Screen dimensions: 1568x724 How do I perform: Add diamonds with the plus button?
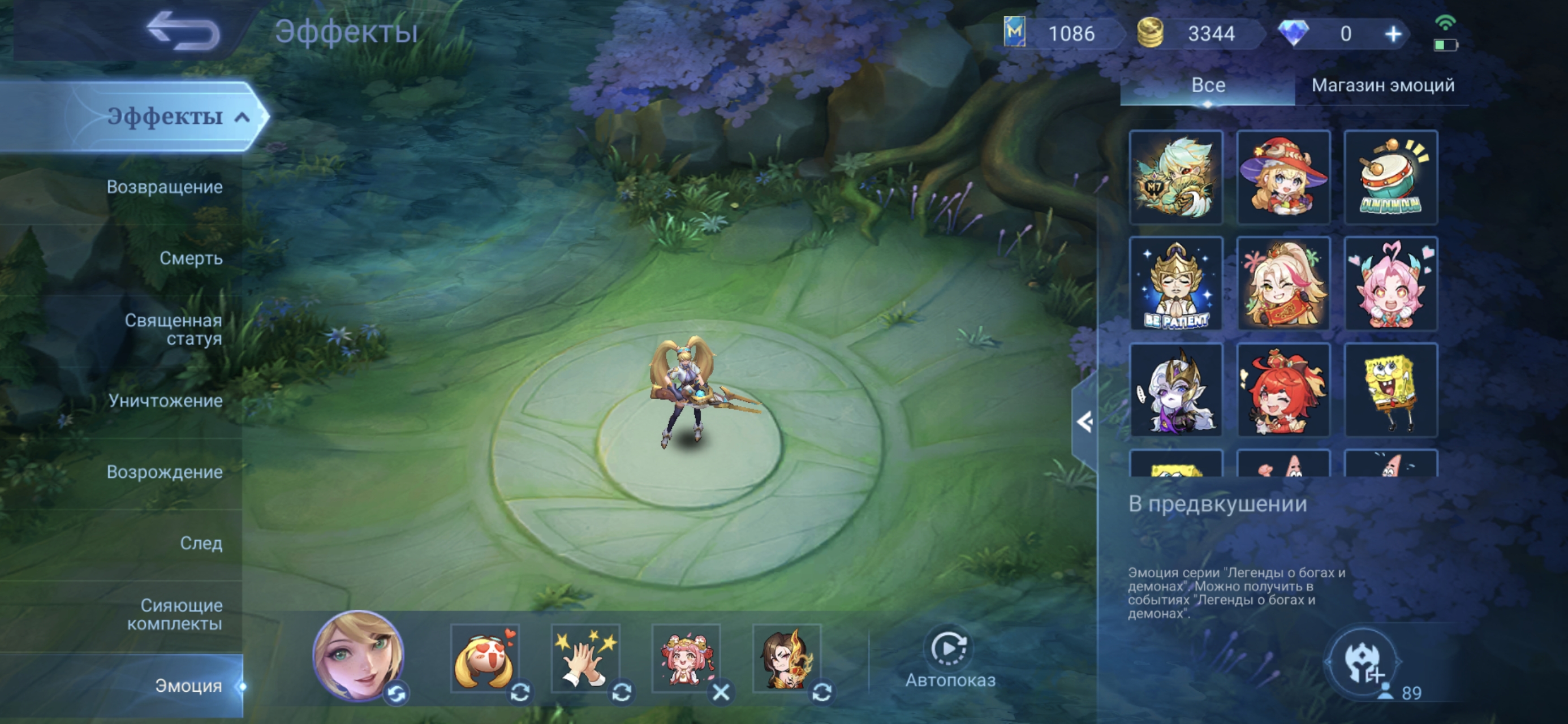click(x=1393, y=34)
